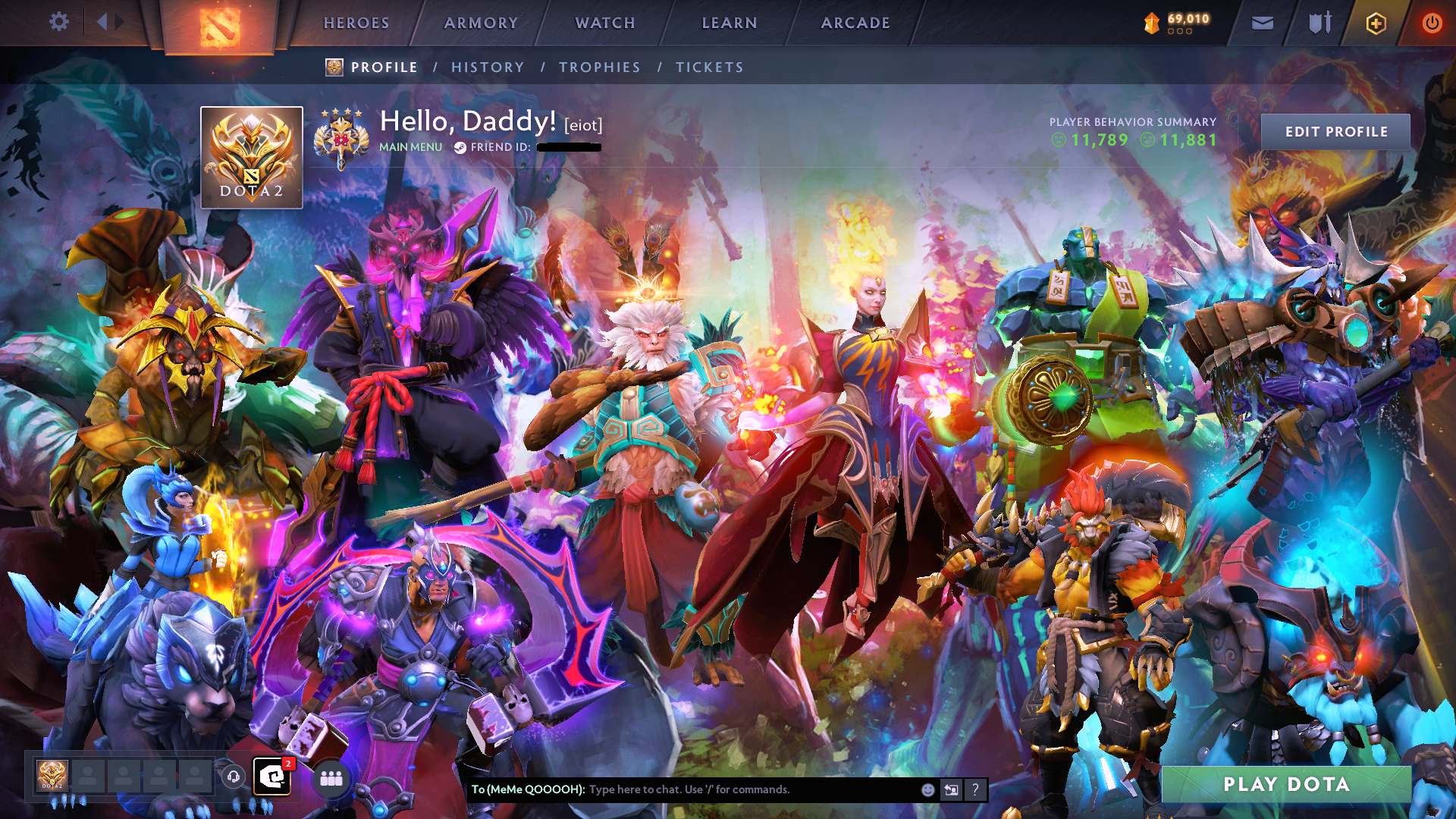This screenshot has height=819, width=1456.
Task: Open the ARCADE menu item
Action: [x=855, y=23]
